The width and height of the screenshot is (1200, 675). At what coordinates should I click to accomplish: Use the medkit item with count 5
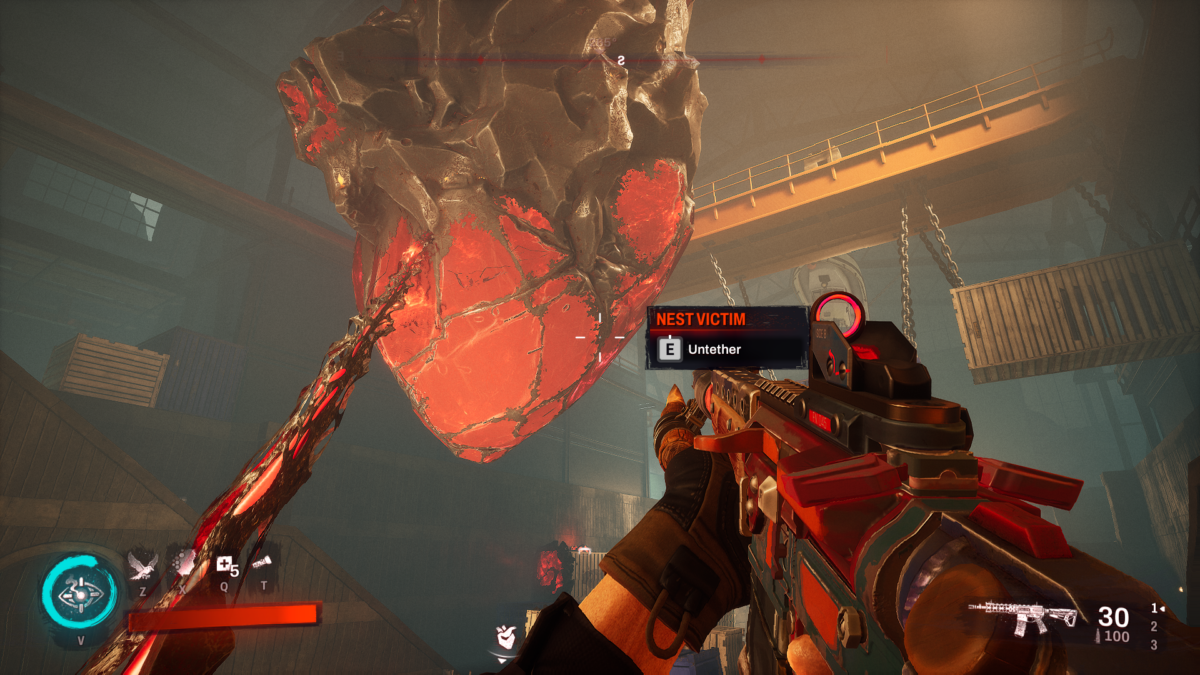coord(226,567)
